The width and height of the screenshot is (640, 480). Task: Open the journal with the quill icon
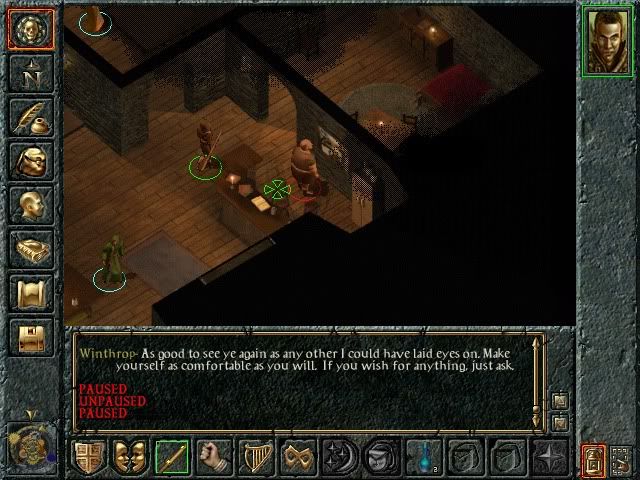pyautogui.click(x=30, y=117)
